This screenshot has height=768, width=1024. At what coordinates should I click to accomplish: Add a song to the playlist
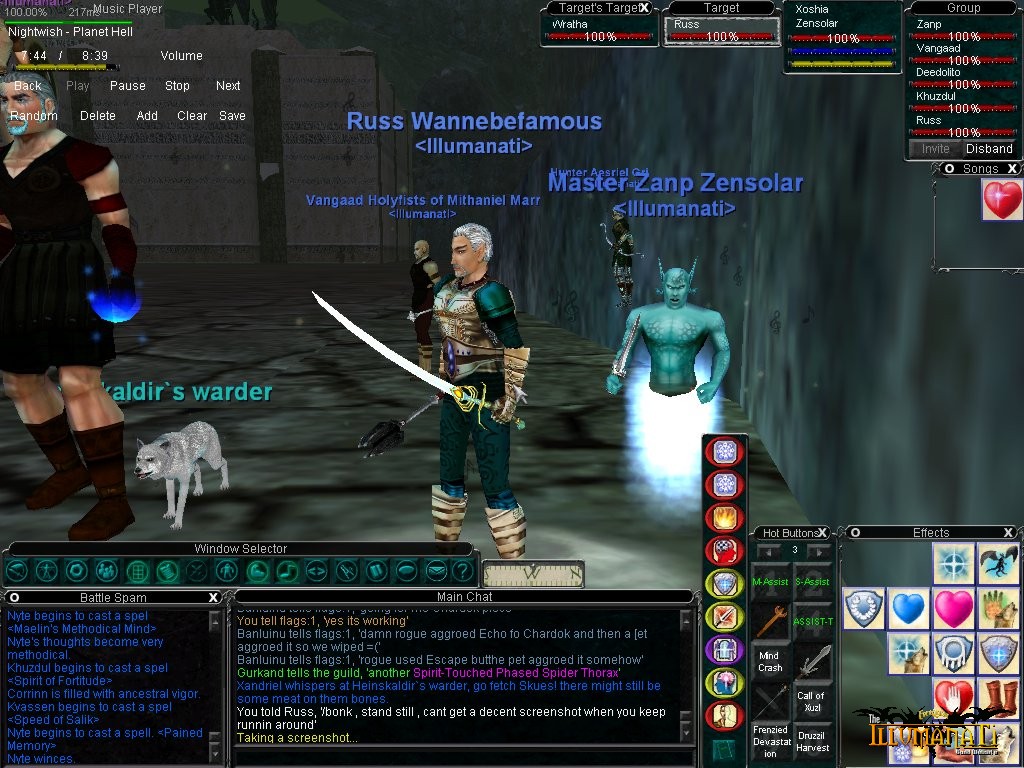[x=147, y=116]
